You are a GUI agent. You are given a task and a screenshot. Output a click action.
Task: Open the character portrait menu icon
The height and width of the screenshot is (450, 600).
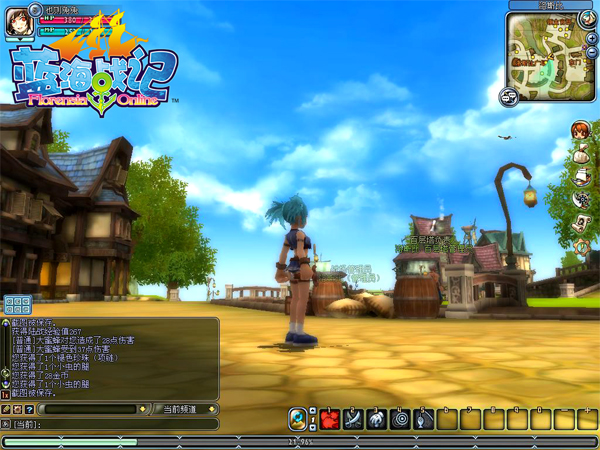(580, 130)
